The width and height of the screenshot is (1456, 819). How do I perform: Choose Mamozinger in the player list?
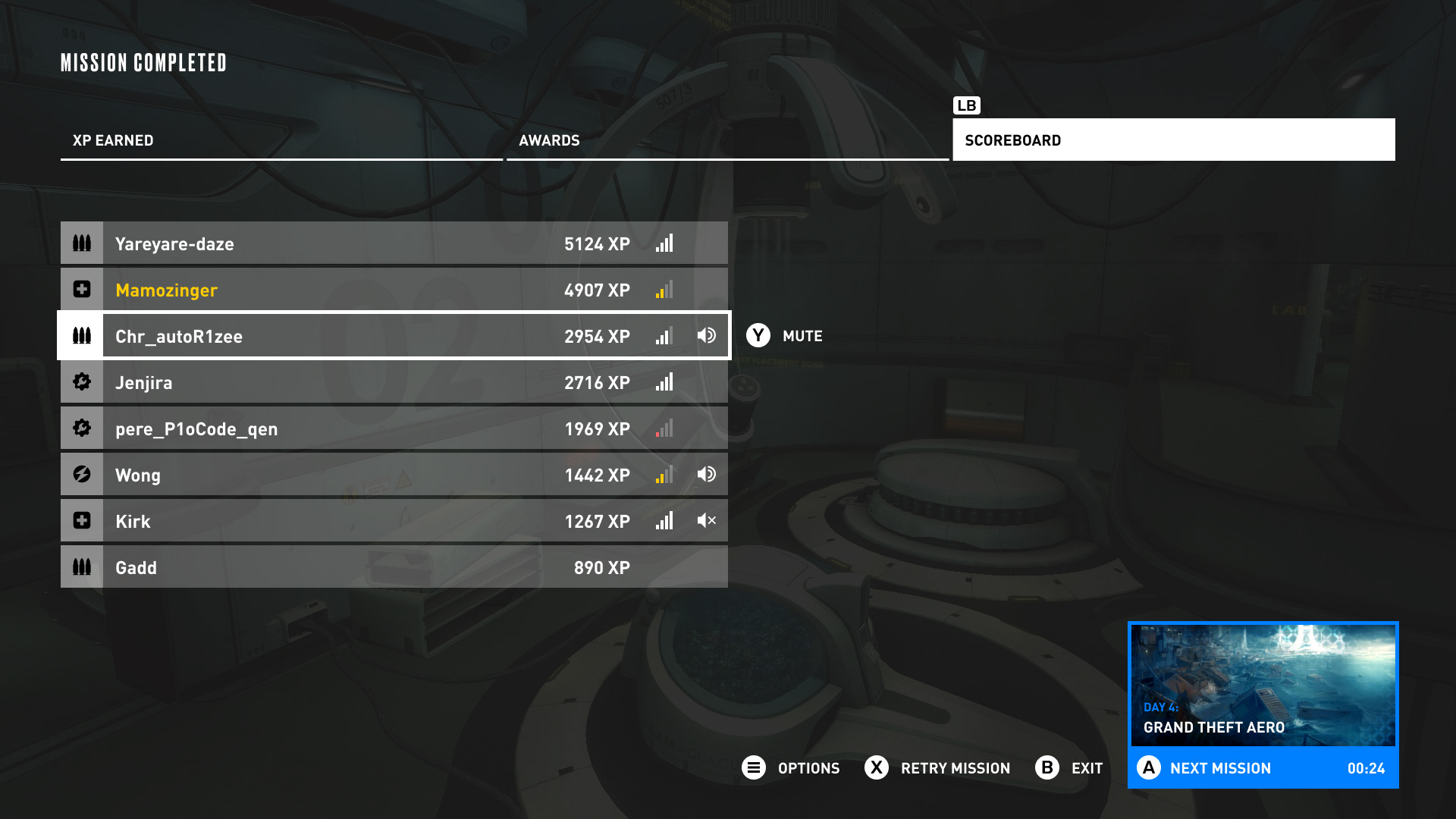coord(393,290)
